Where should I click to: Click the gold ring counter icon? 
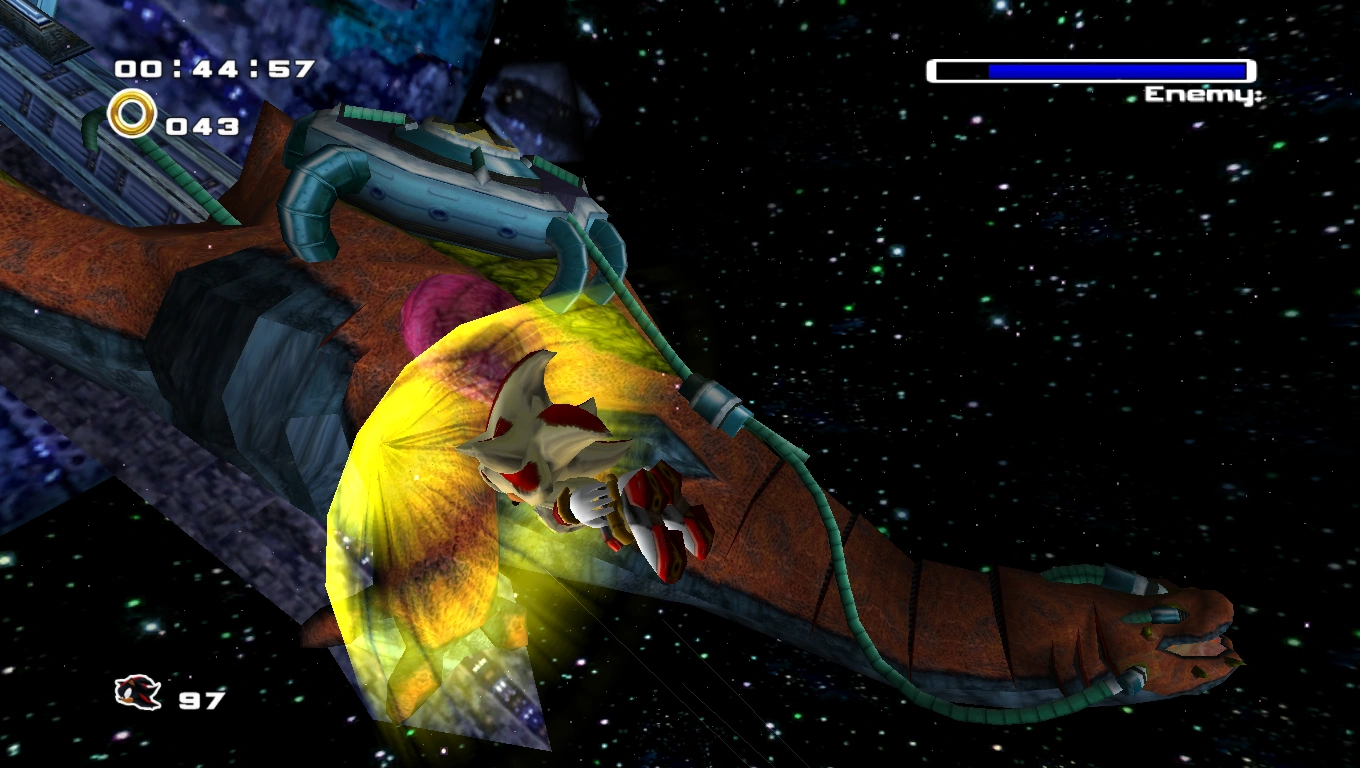(x=132, y=114)
